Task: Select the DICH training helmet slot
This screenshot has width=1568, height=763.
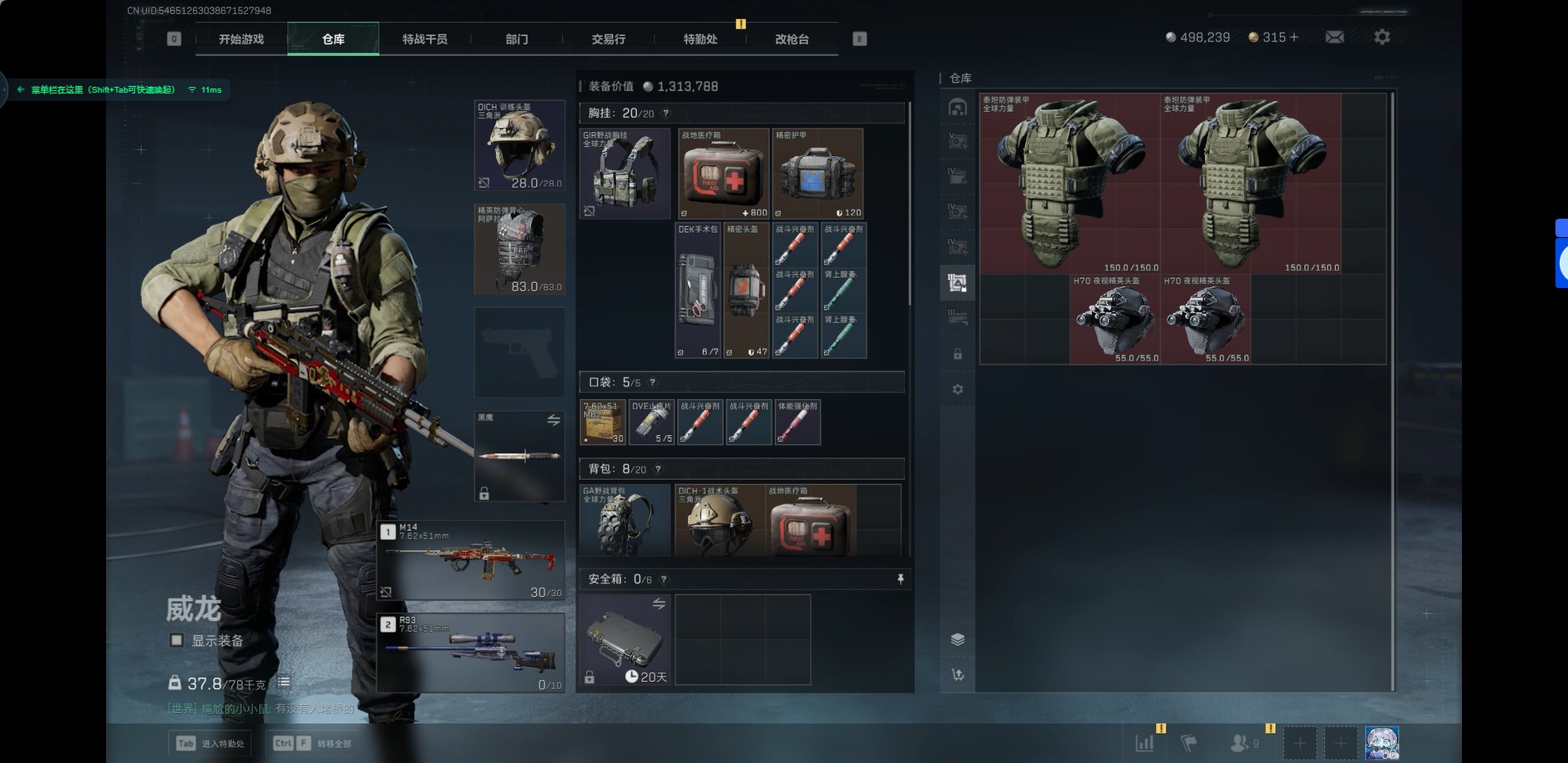Action: 519,145
